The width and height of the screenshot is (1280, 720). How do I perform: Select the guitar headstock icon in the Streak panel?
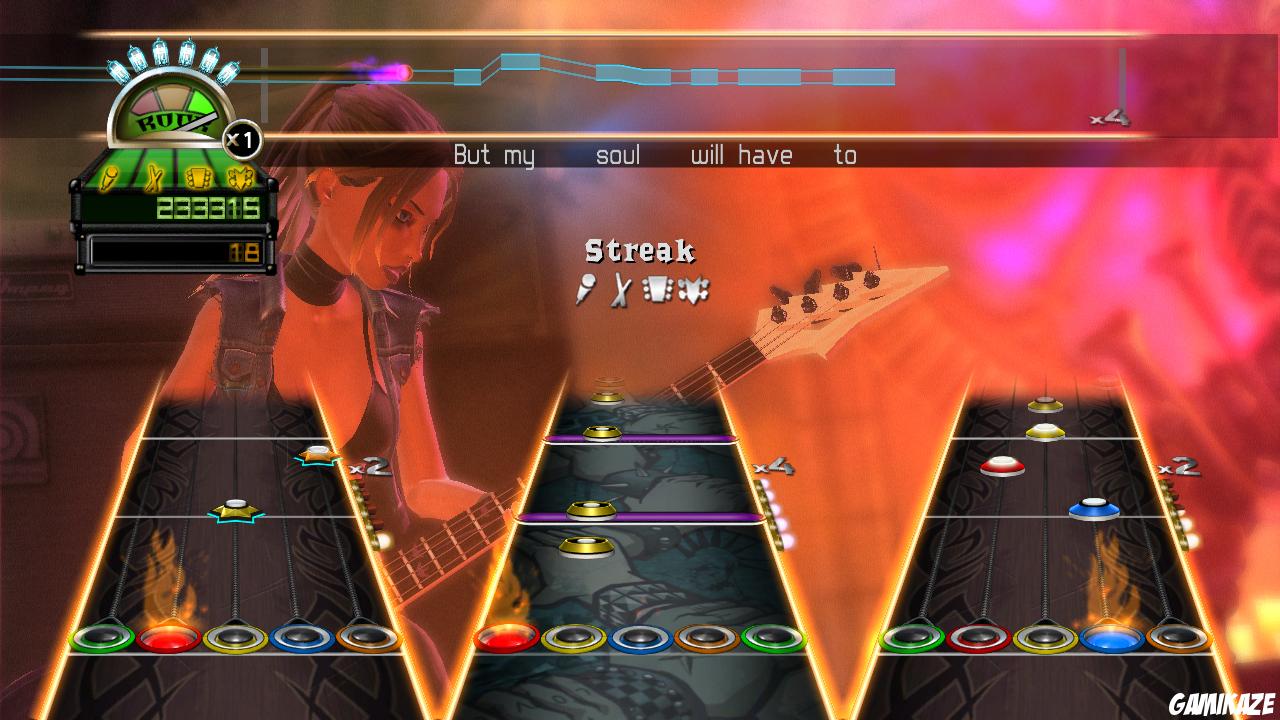coord(657,290)
